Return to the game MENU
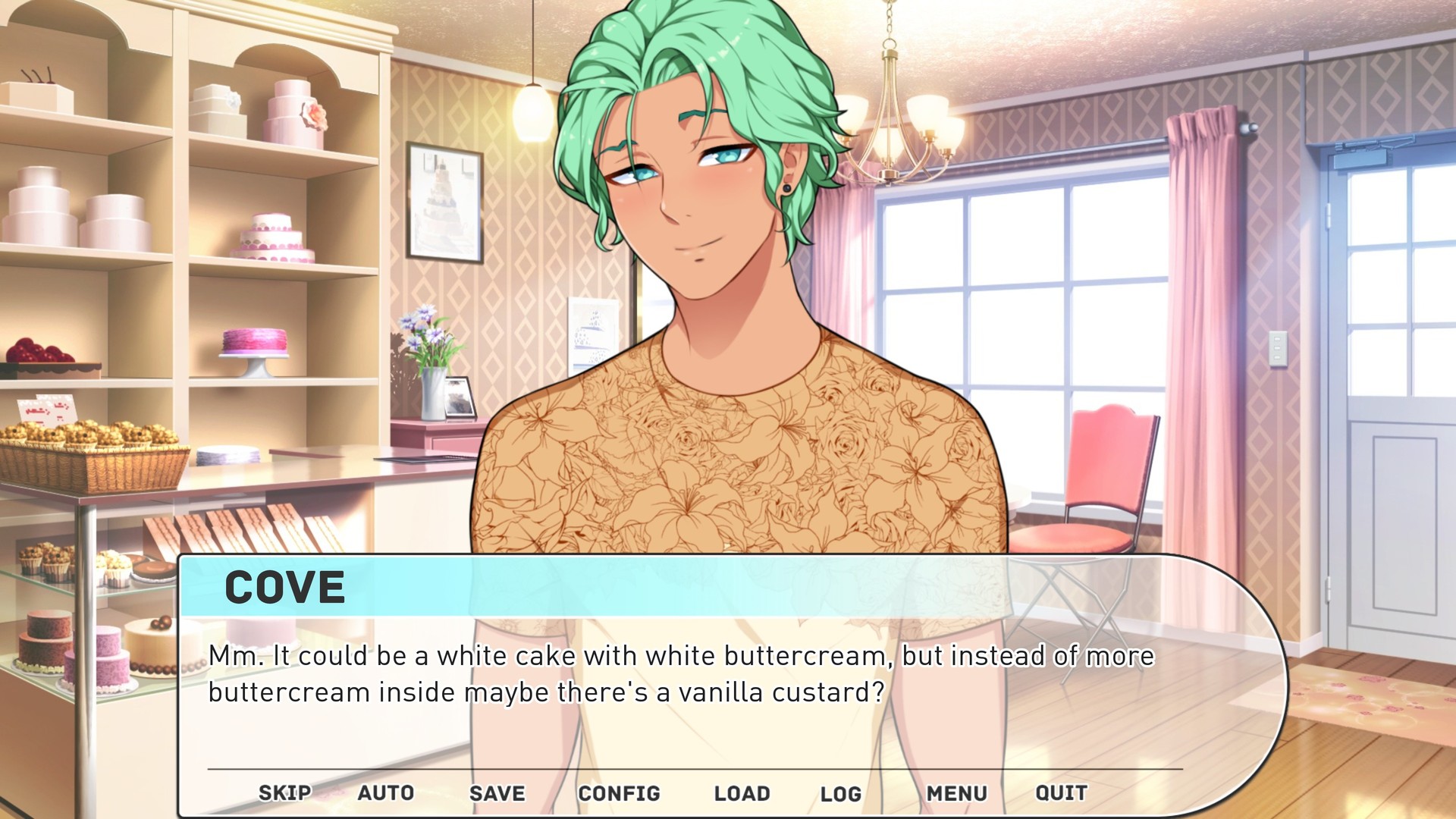 click(x=957, y=793)
